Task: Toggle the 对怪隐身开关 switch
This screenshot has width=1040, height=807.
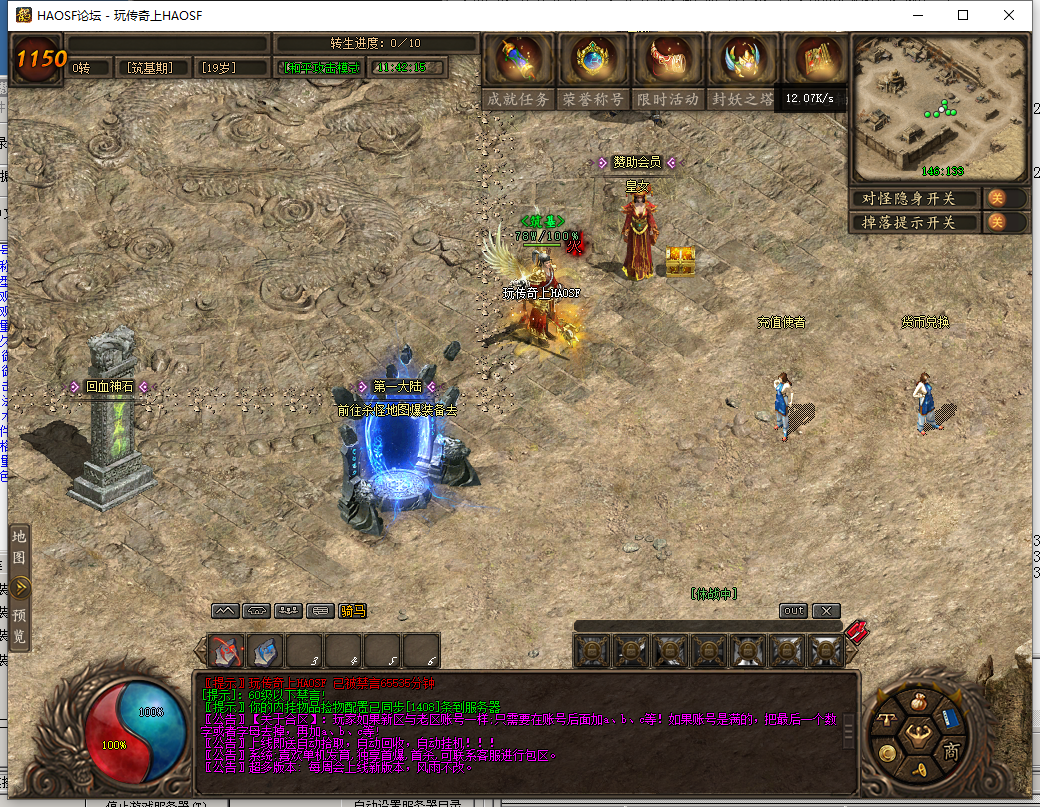Action: click(997, 198)
